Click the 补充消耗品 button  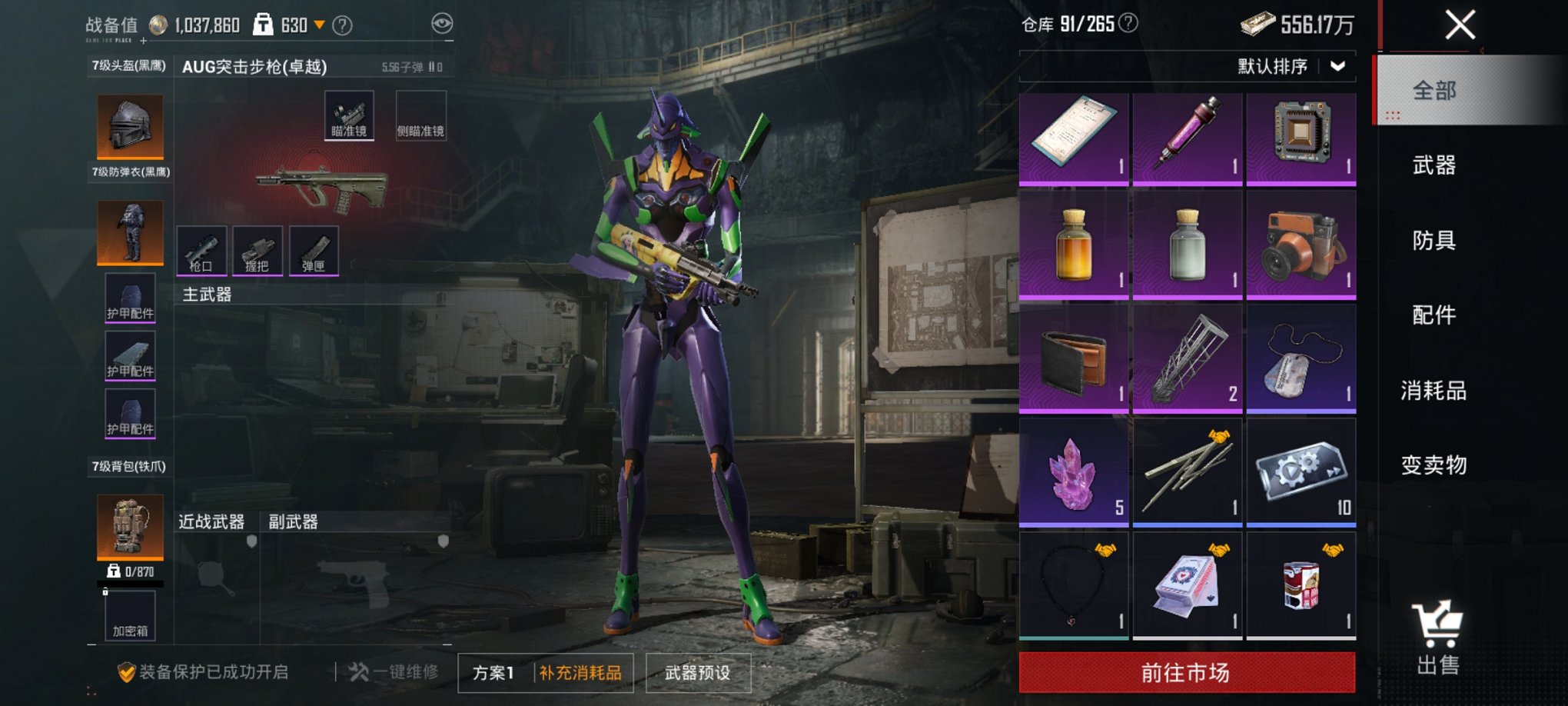point(580,673)
